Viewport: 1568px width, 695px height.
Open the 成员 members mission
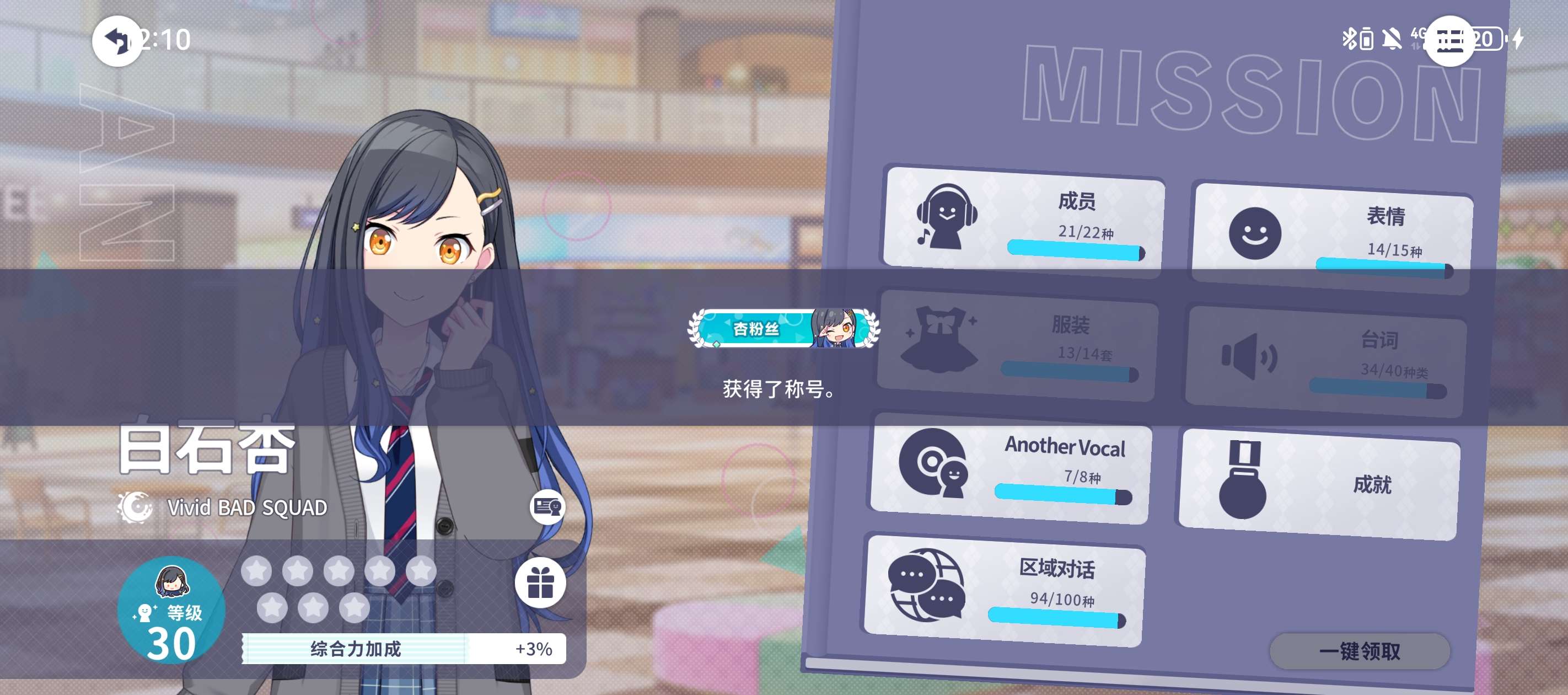coord(1024,220)
